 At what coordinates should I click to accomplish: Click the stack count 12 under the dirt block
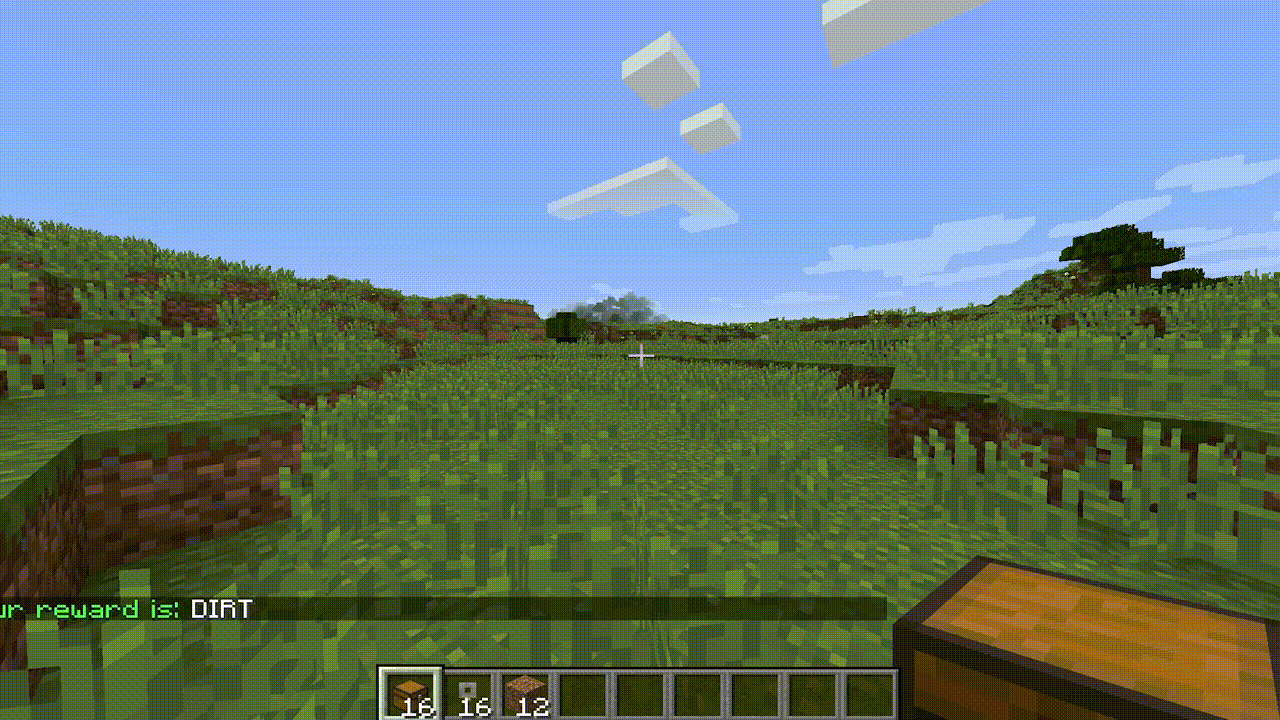(x=536, y=707)
